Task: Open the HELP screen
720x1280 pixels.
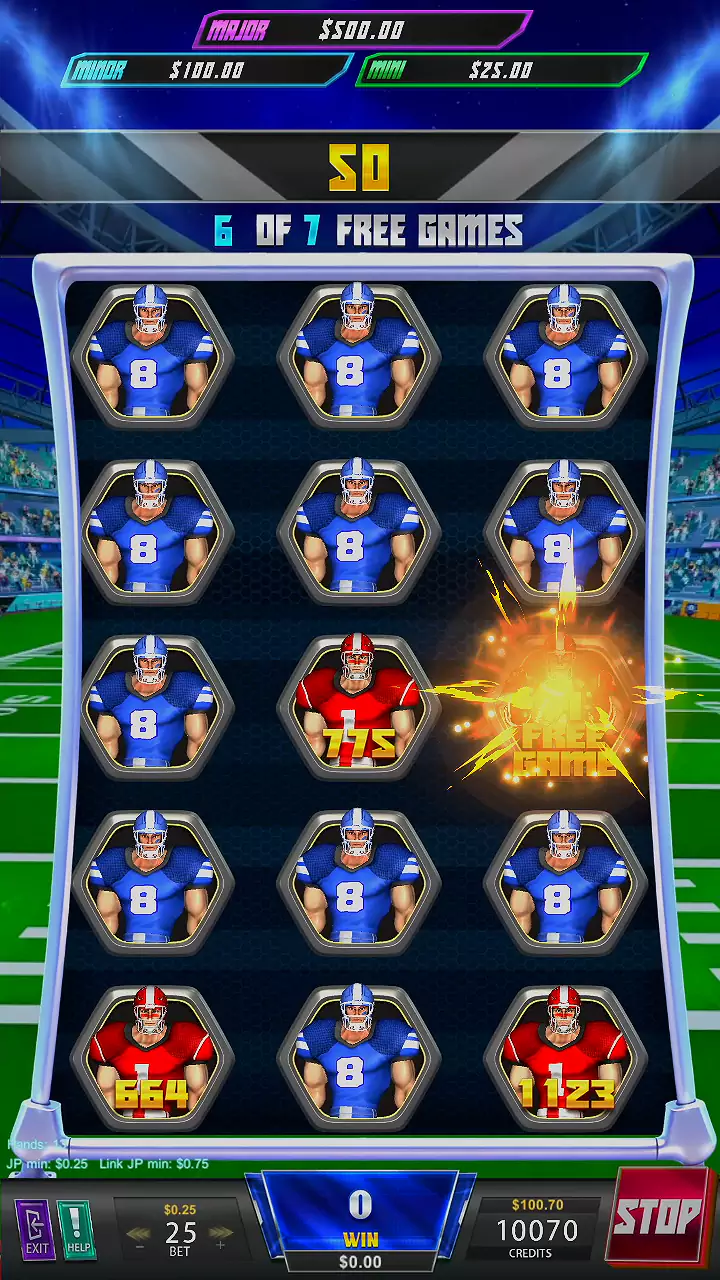Action: point(77,1228)
